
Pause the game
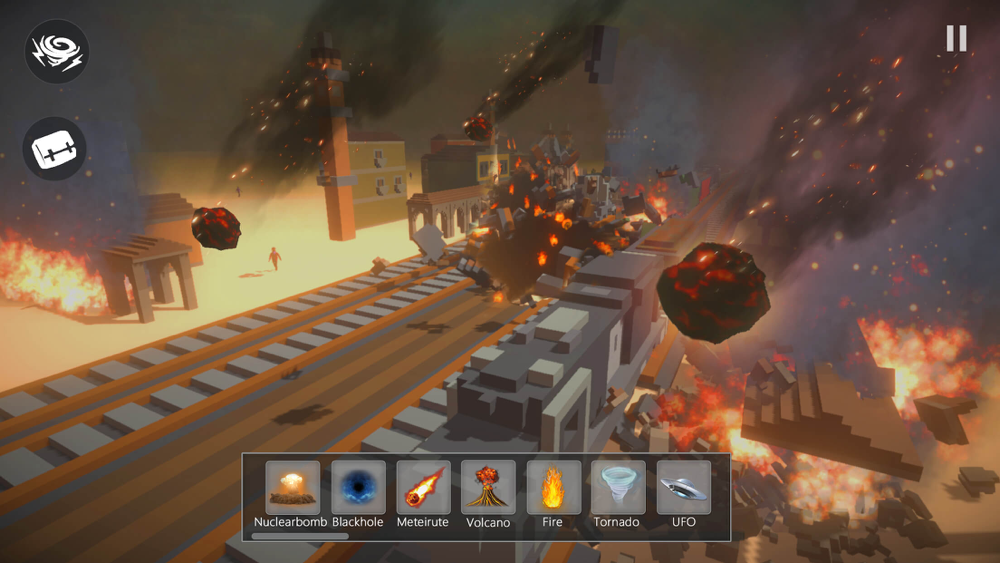pos(956,38)
